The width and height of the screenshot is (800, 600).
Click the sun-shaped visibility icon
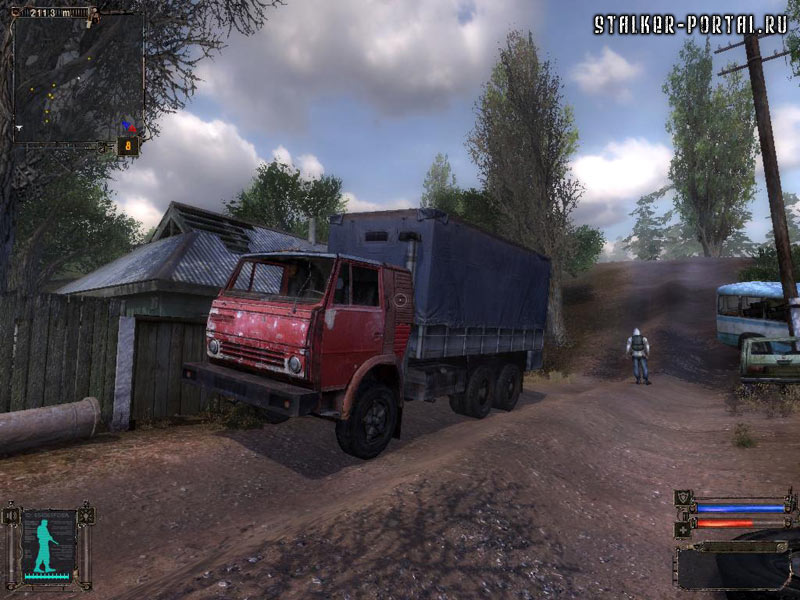pyautogui.click(x=86, y=515)
